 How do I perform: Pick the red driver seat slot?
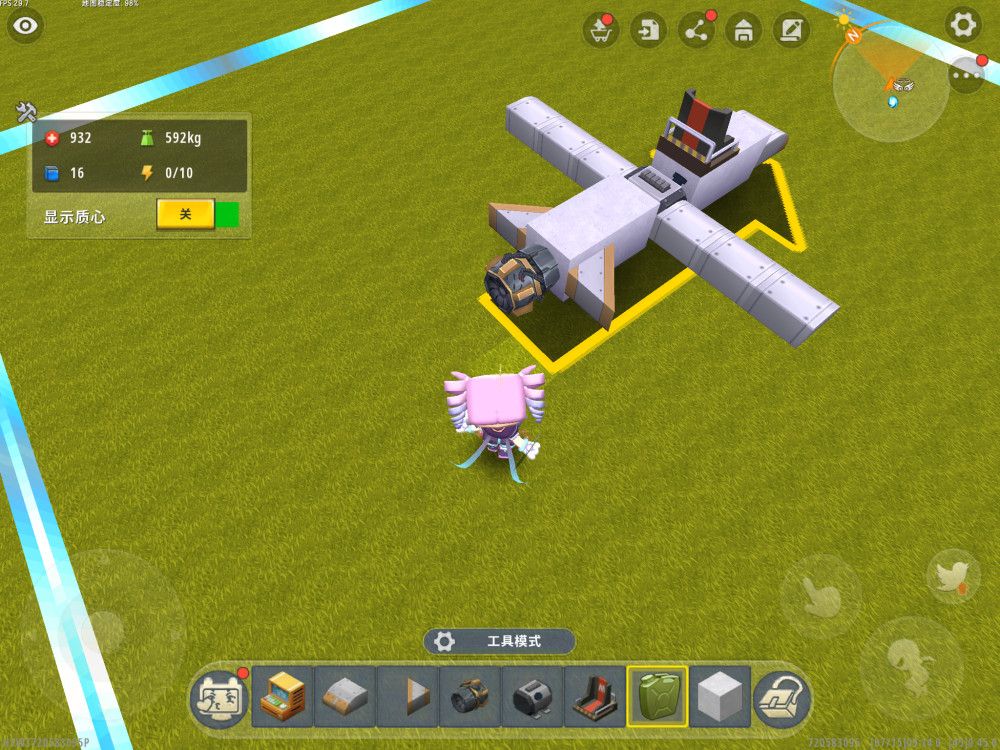tap(595, 696)
